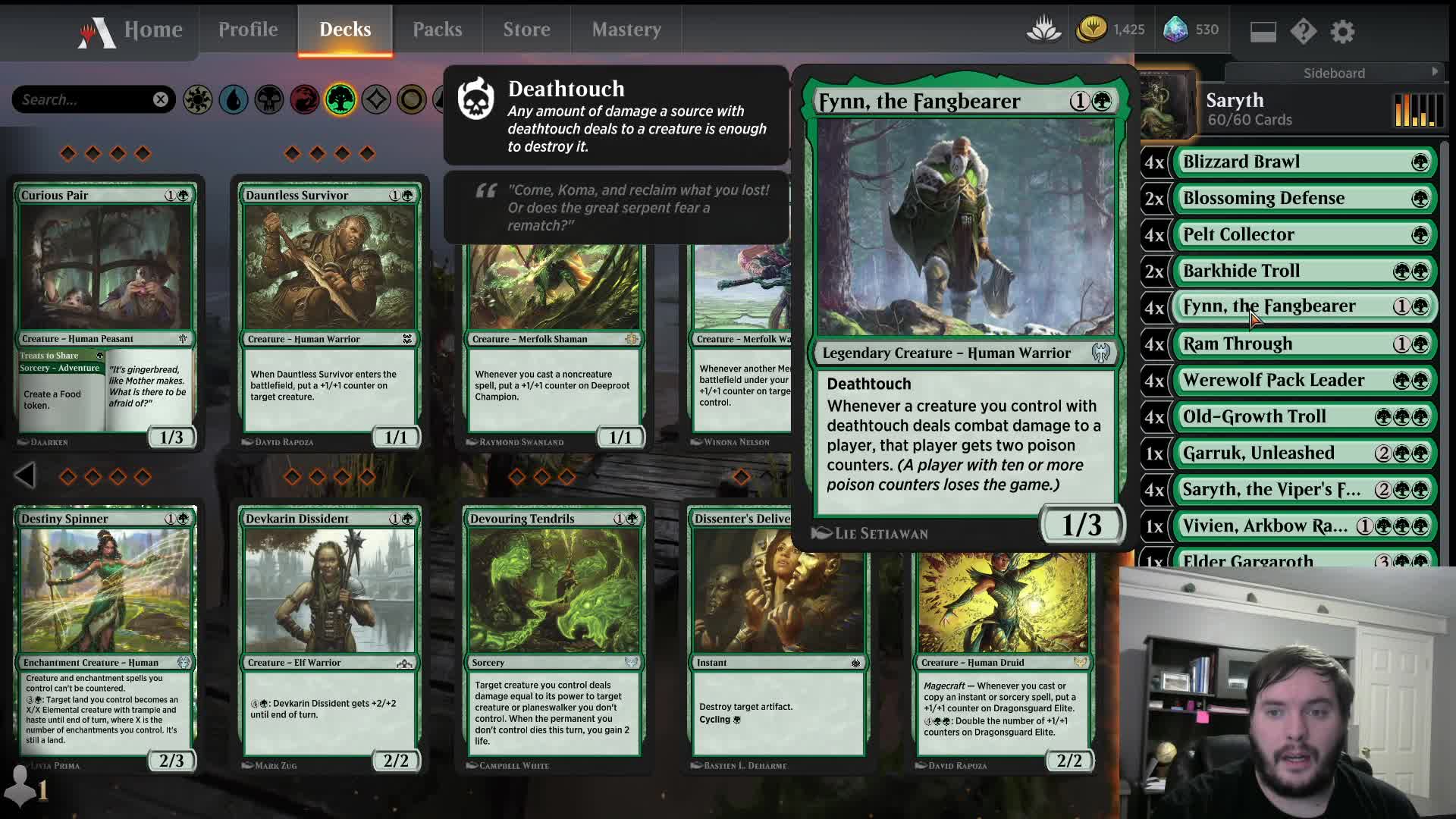Clear the search field with the X button
Viewport: 1456px width, 819px height.
pyautogui.click(x=159, y=99)
